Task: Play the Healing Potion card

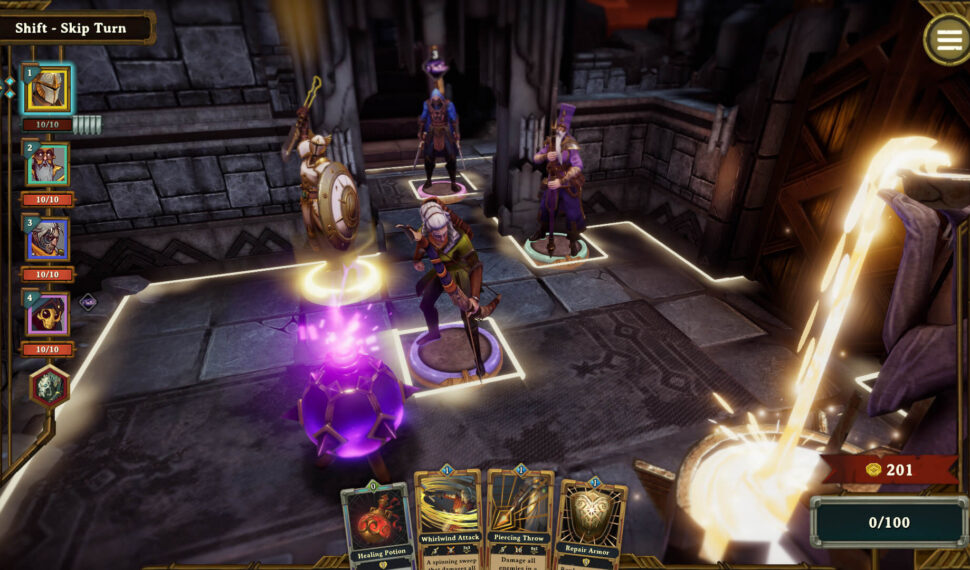Action: coord(378,525)
